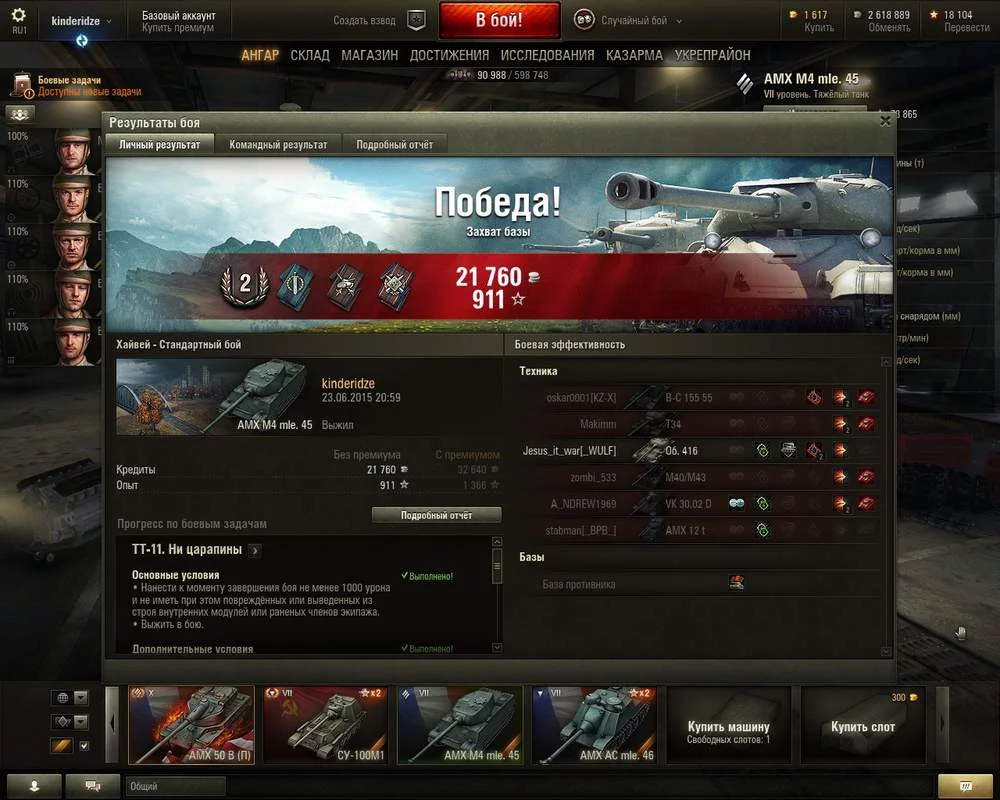1000x800 pixels.
Task: Select the СУ-100М1 tank in carousel
Action: pyautogui.click(x=325, y=726)
